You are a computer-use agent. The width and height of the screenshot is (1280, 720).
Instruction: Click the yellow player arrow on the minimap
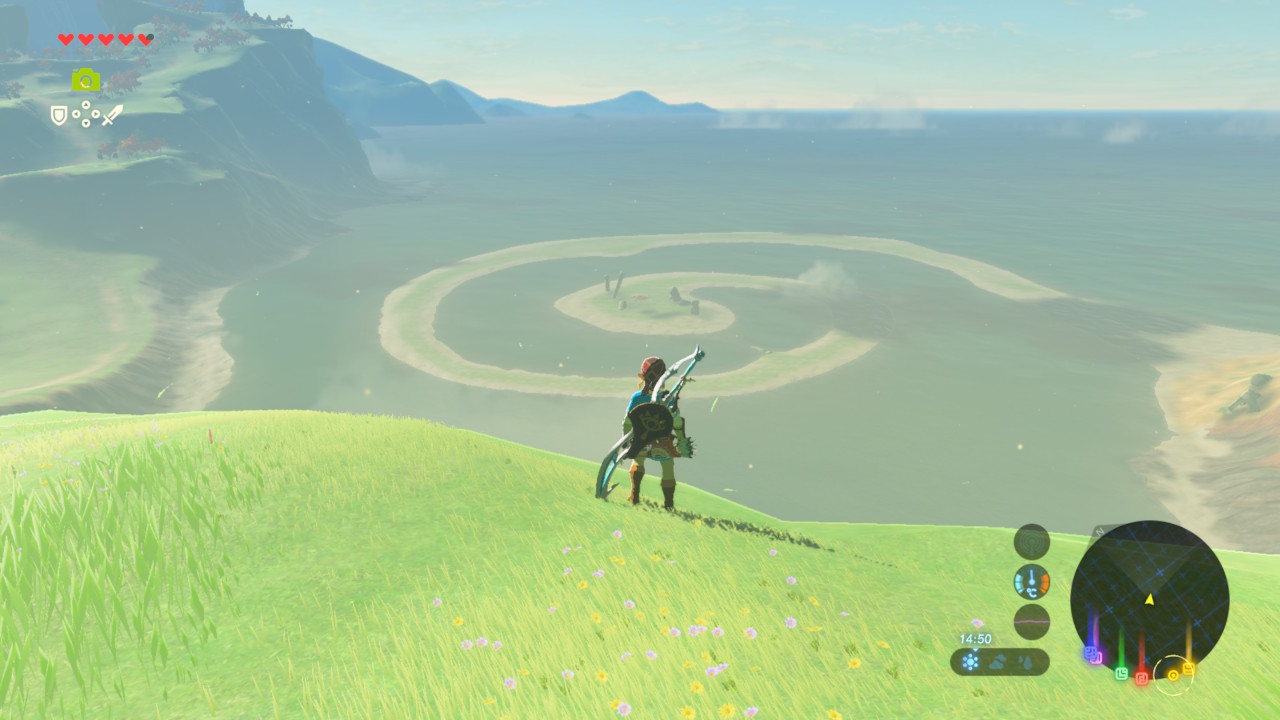[x=1149, y=599]
